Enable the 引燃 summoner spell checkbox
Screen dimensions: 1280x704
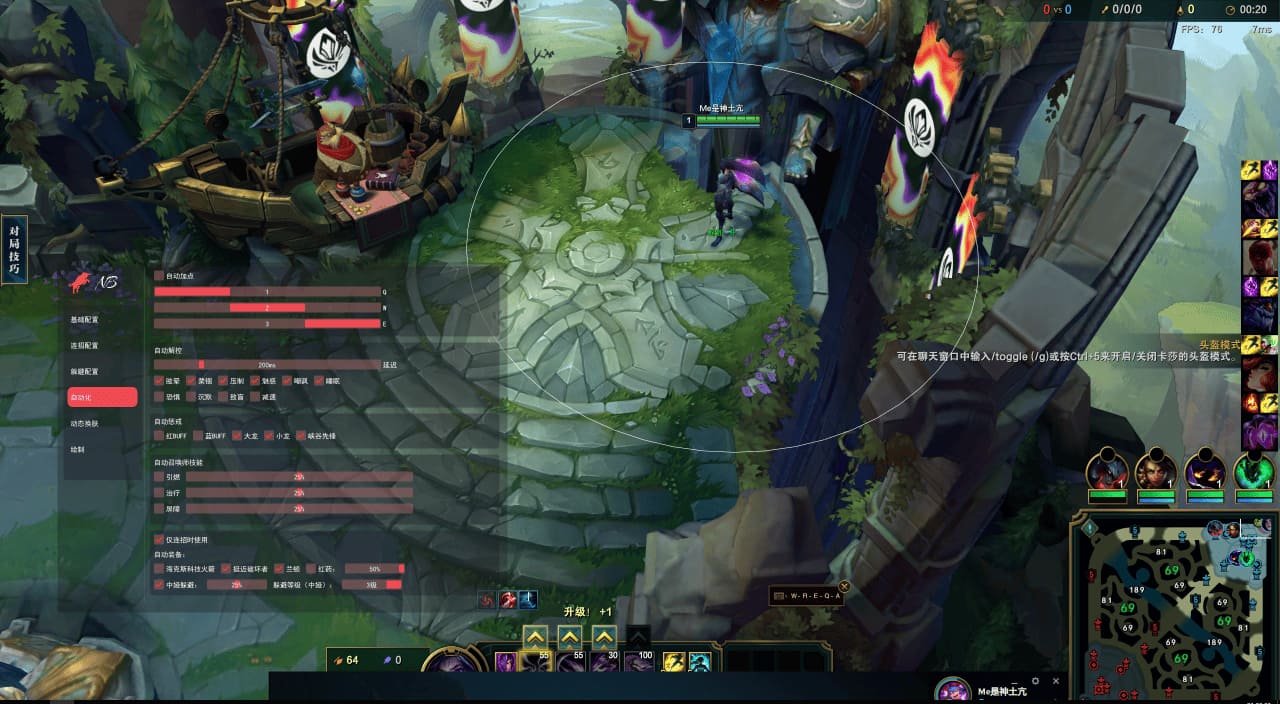pyautogui.click(x=159, y=477)
